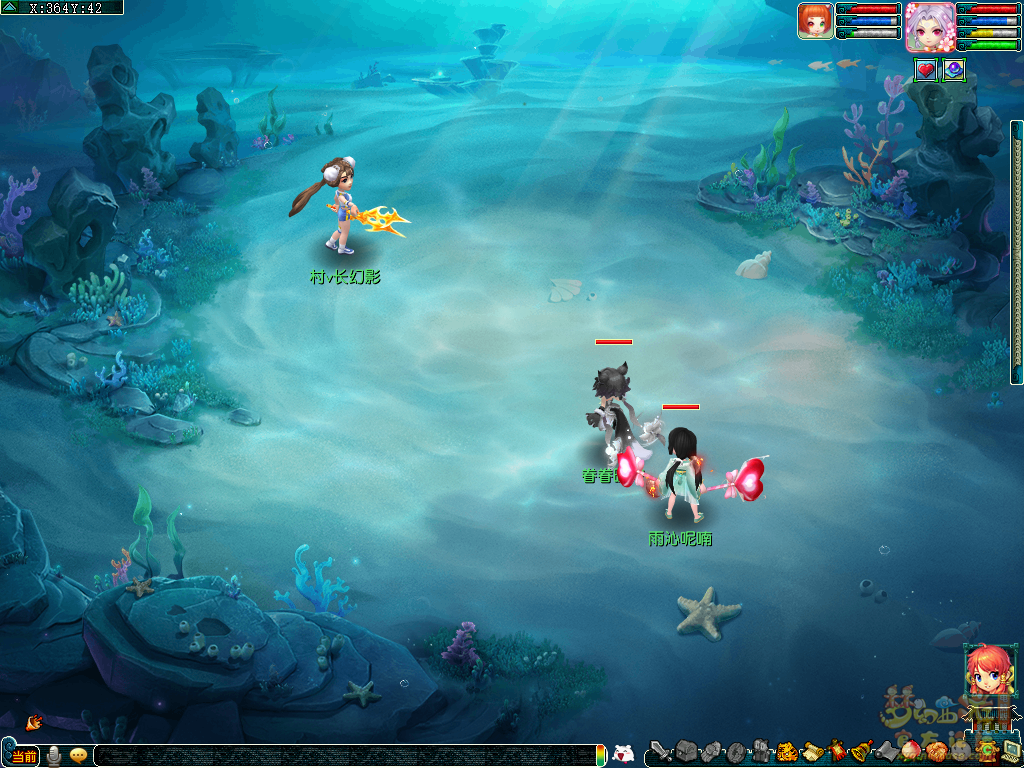1024x768 pixels.
Task: Click the sword attack icon
Action: tap(661, 751)
